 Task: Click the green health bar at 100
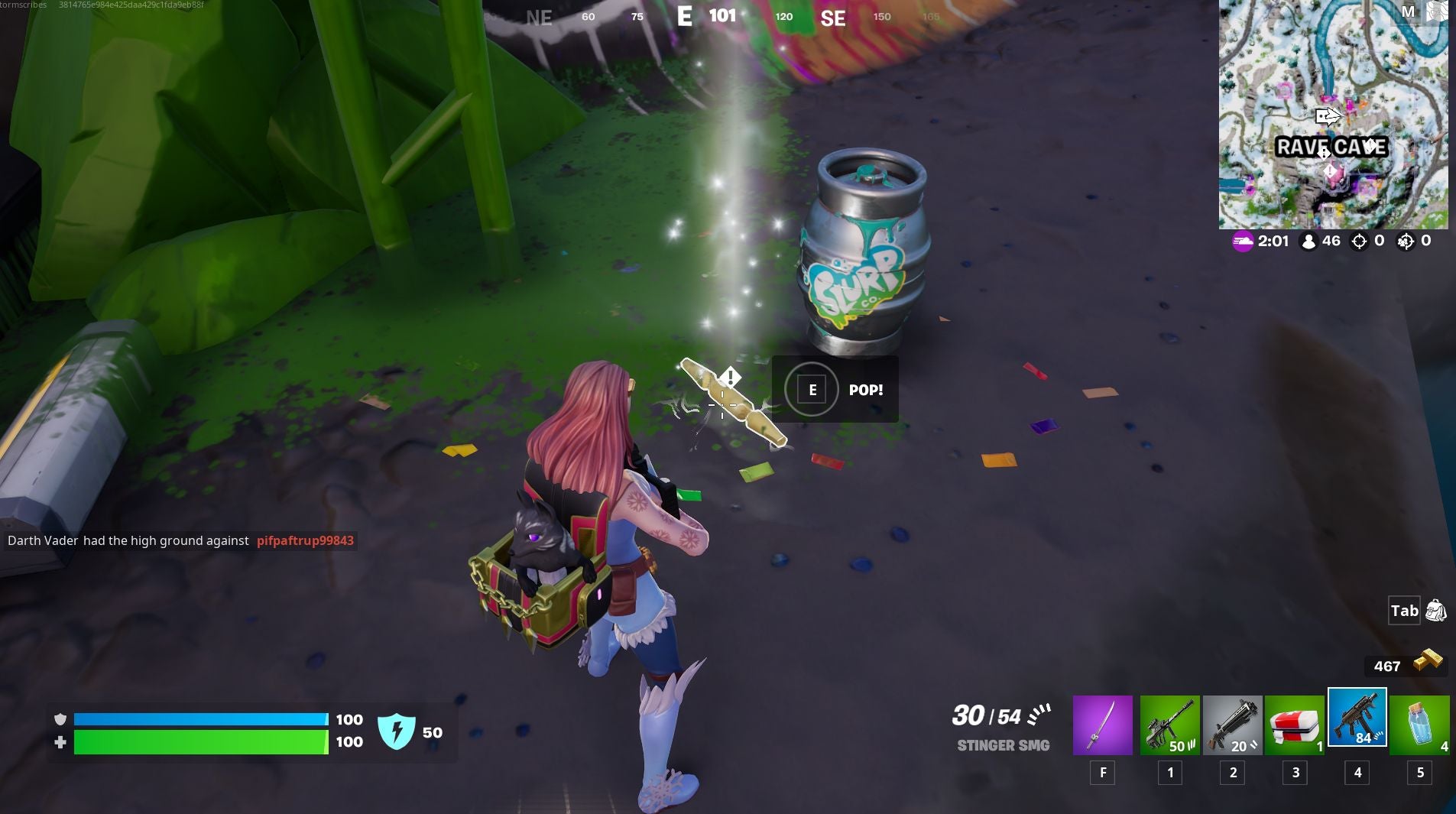[x=199, y=742]
